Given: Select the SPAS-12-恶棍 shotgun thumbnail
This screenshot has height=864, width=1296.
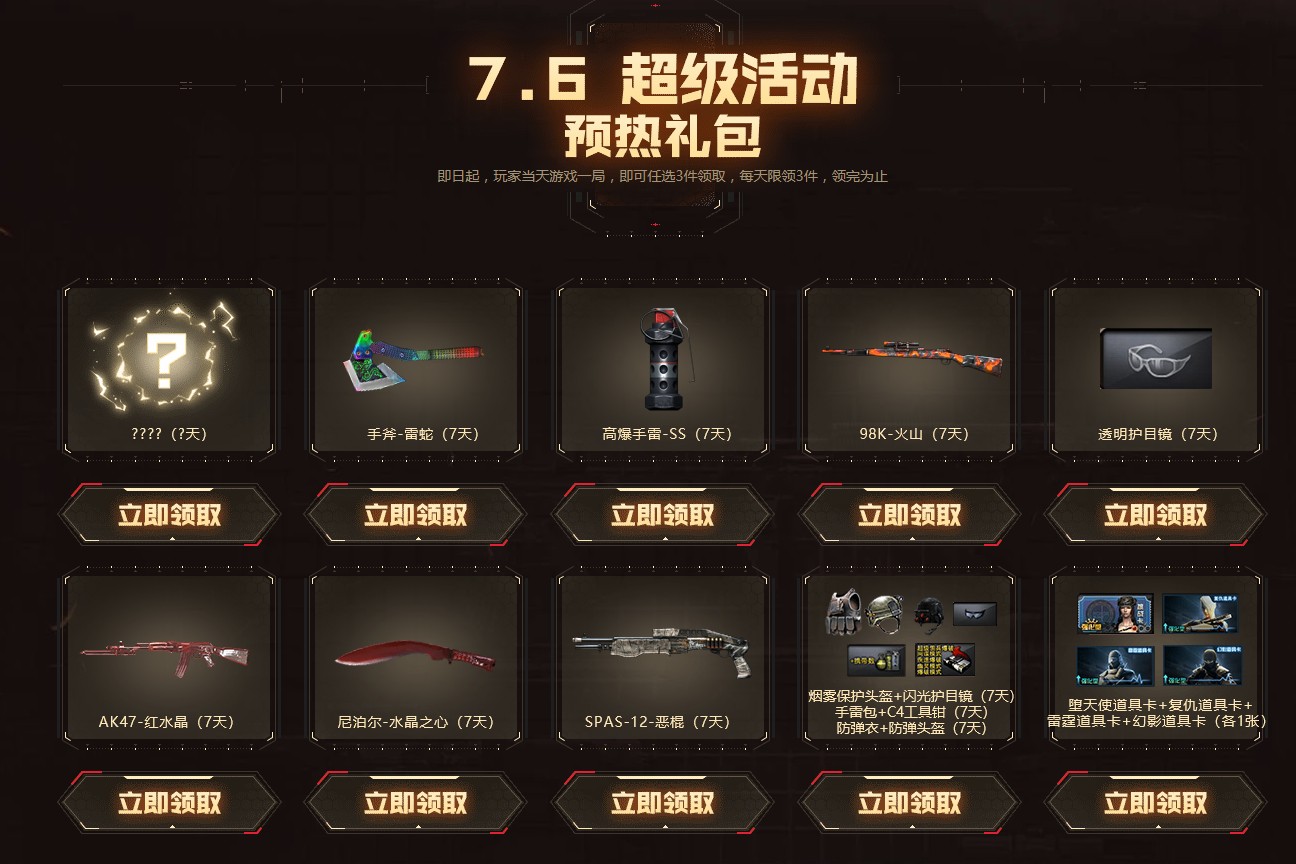Looking at the screenshot, I should pos(662,650).
